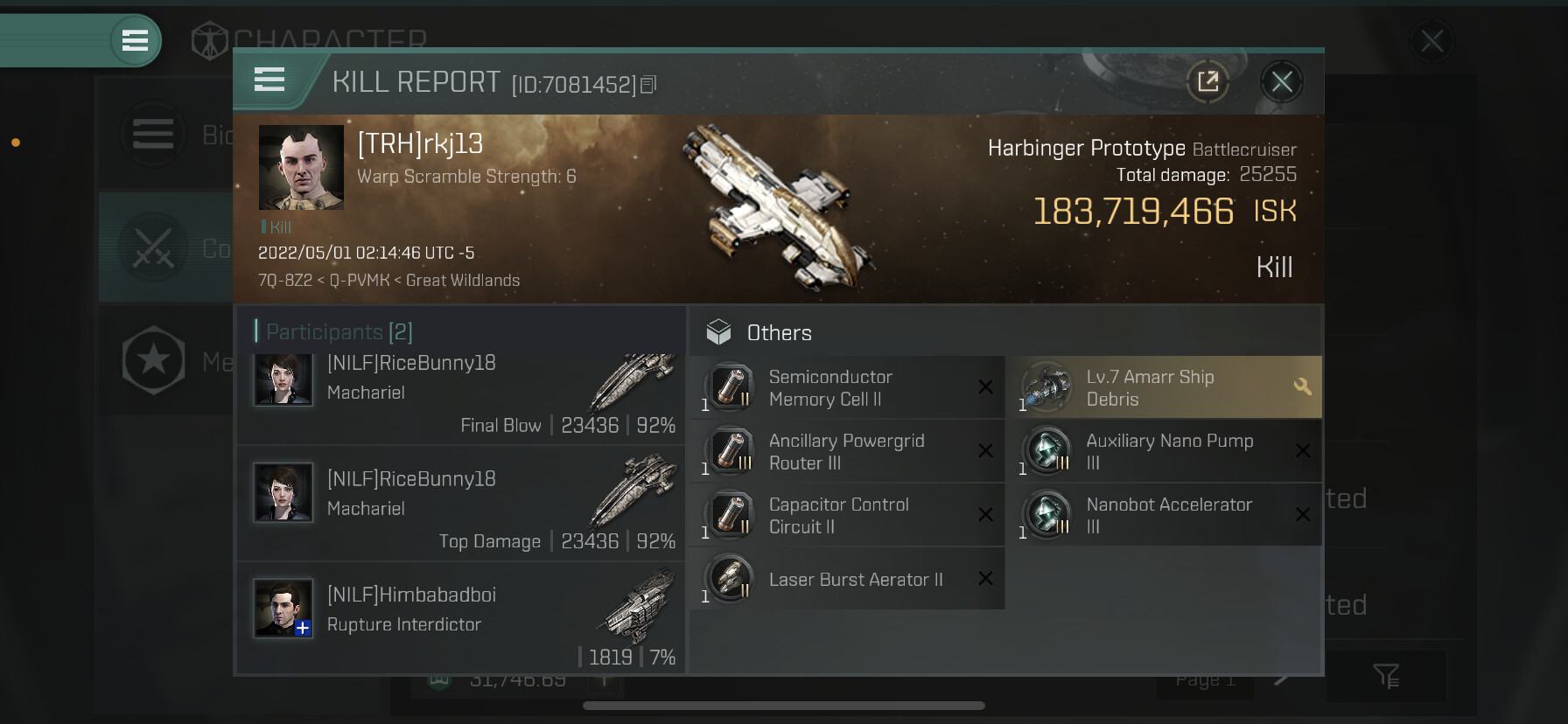Open the main menu button at top-left
The image size is (1568, 724).
[x=135, y=40]
